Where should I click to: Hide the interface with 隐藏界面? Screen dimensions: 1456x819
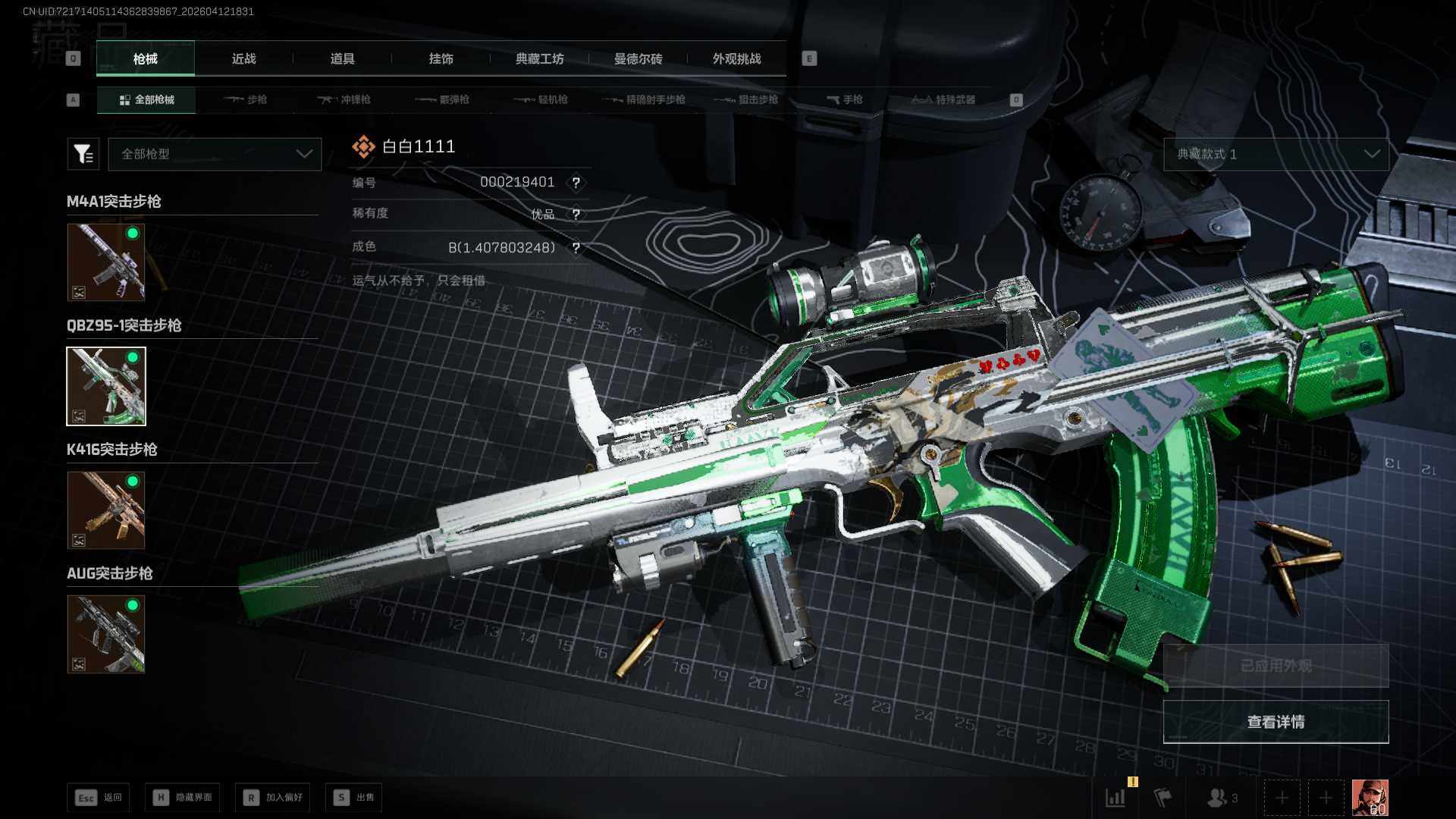(x=183, y=797)
